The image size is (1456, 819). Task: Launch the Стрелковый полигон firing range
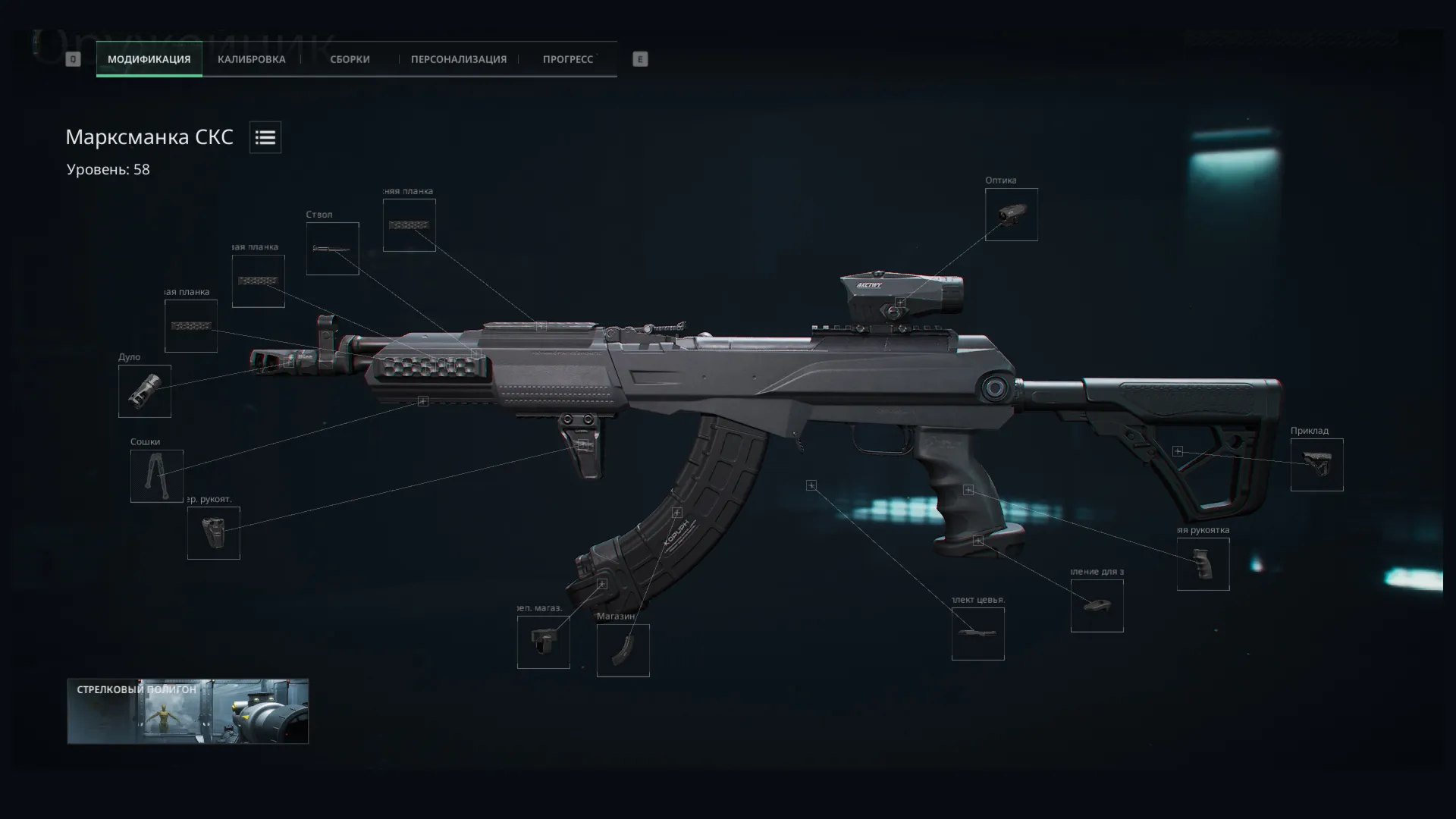pos(187,711)
